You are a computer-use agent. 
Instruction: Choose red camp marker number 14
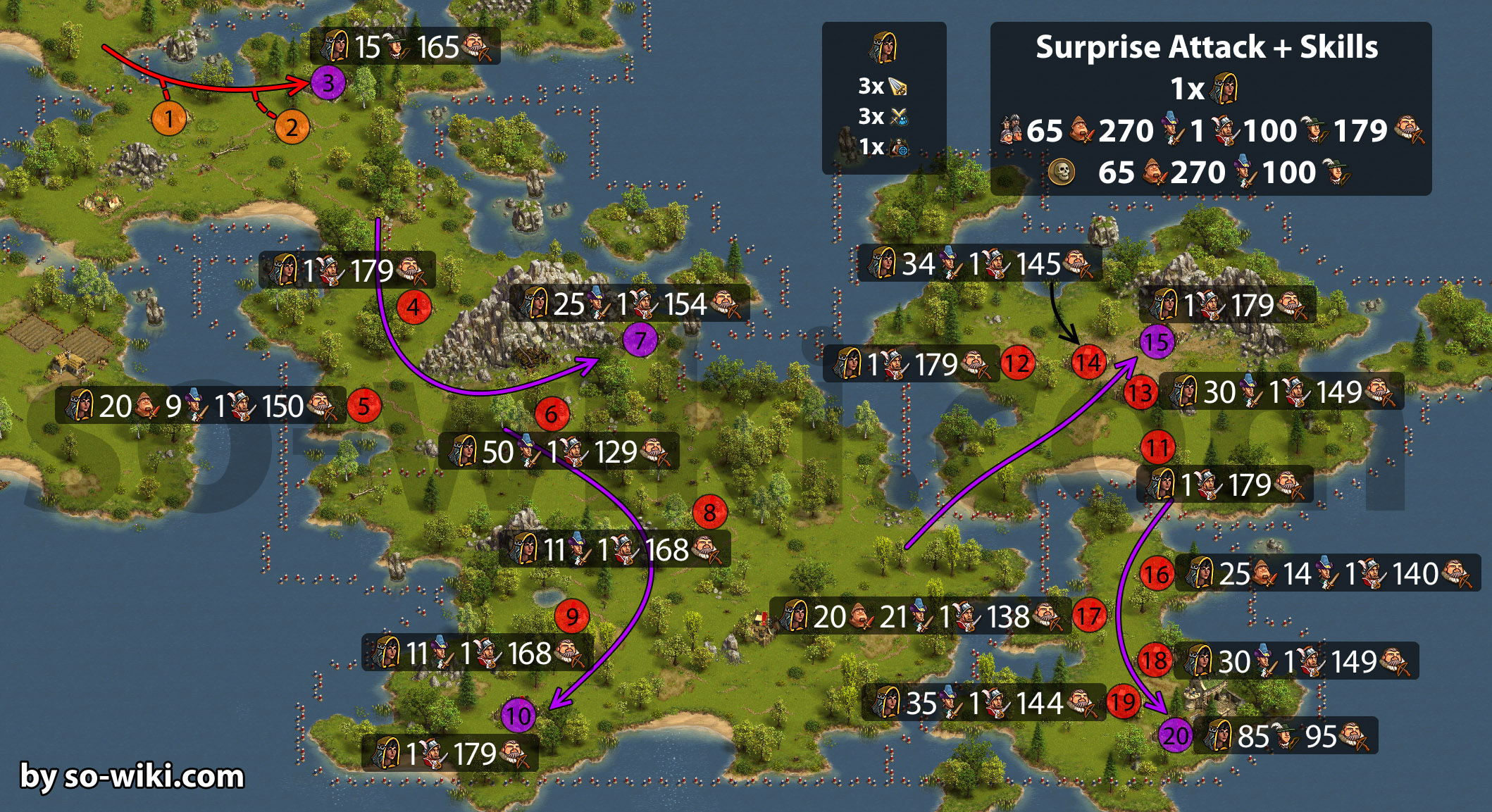[1088, 363]
